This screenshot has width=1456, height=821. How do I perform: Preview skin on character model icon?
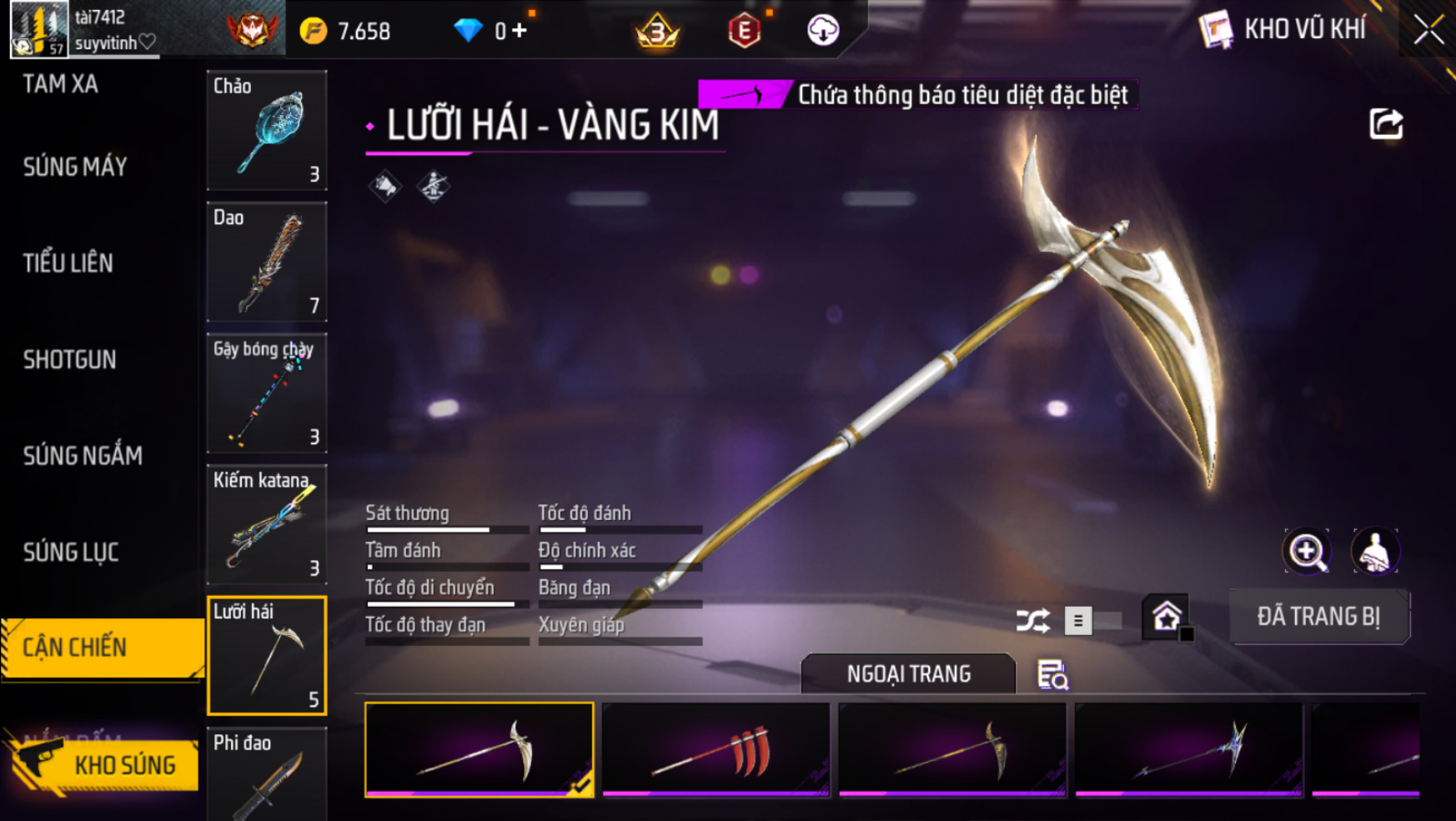coord(1374,551)
